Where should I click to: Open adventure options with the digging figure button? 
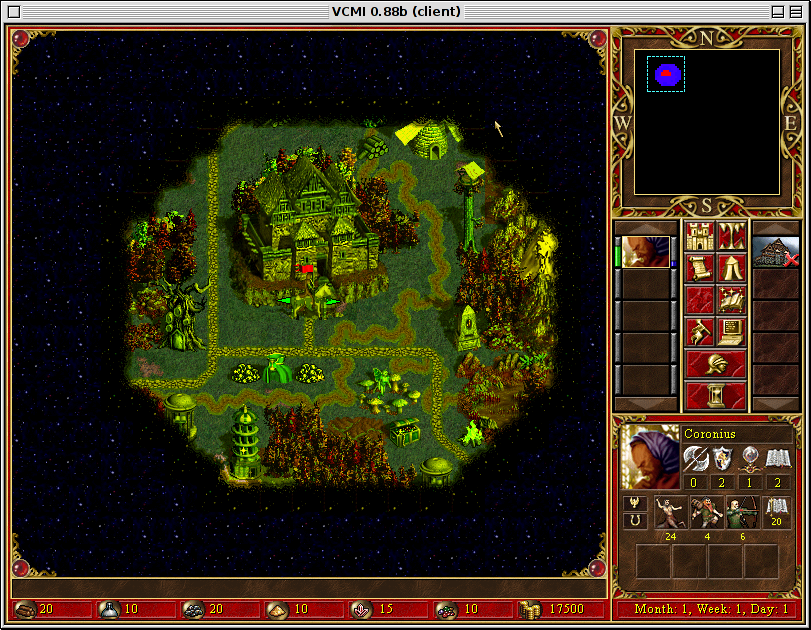tap(699, 330)
